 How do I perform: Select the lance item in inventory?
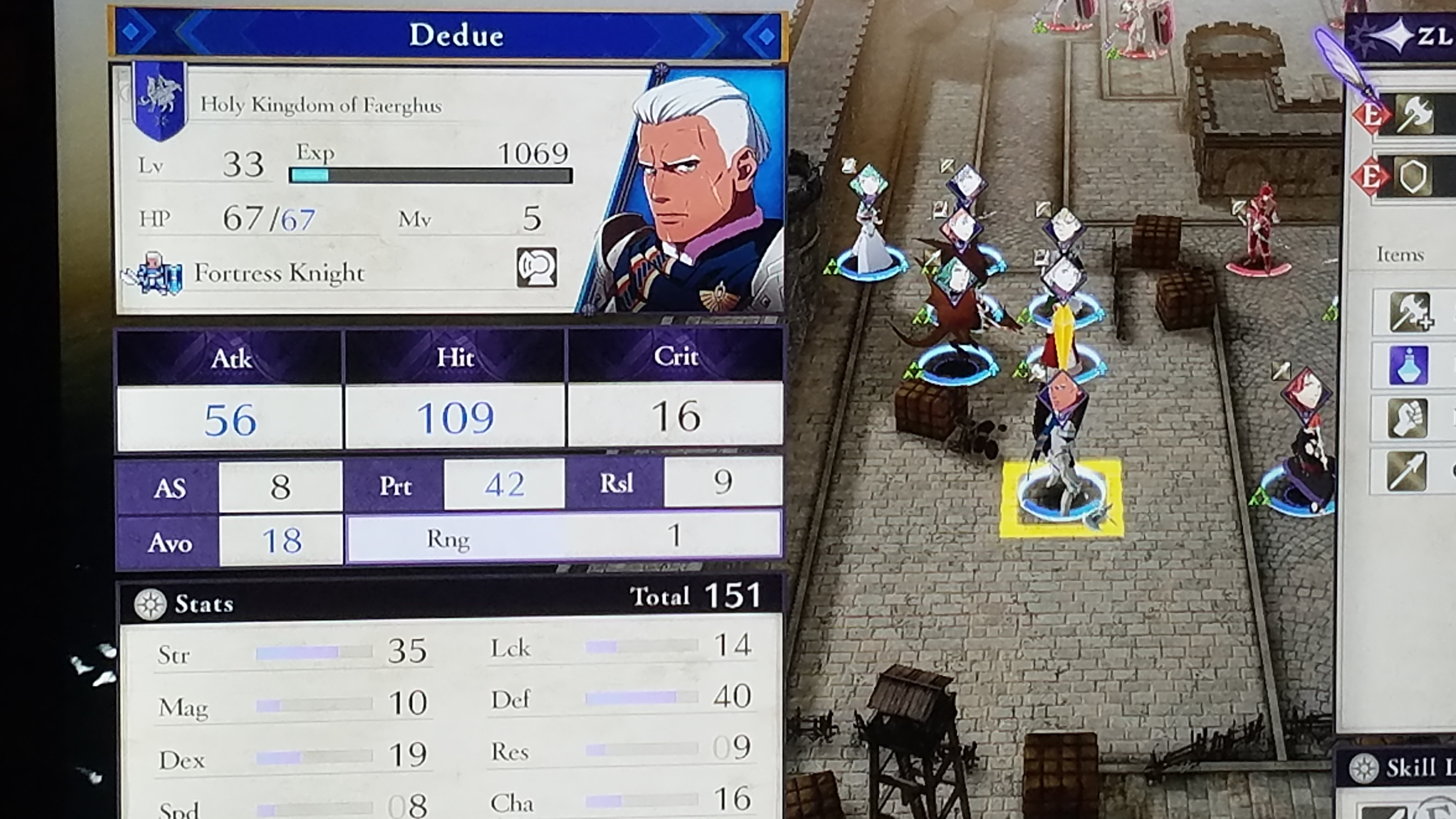click(1406, 471)
